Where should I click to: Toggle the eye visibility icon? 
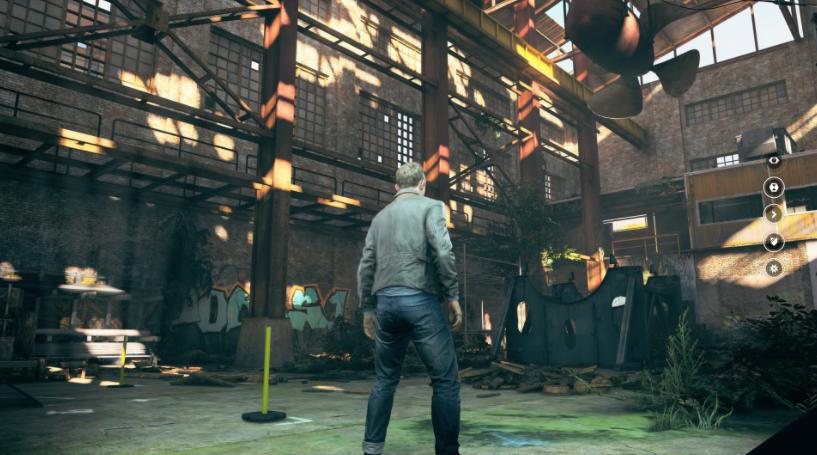[773, 160]
